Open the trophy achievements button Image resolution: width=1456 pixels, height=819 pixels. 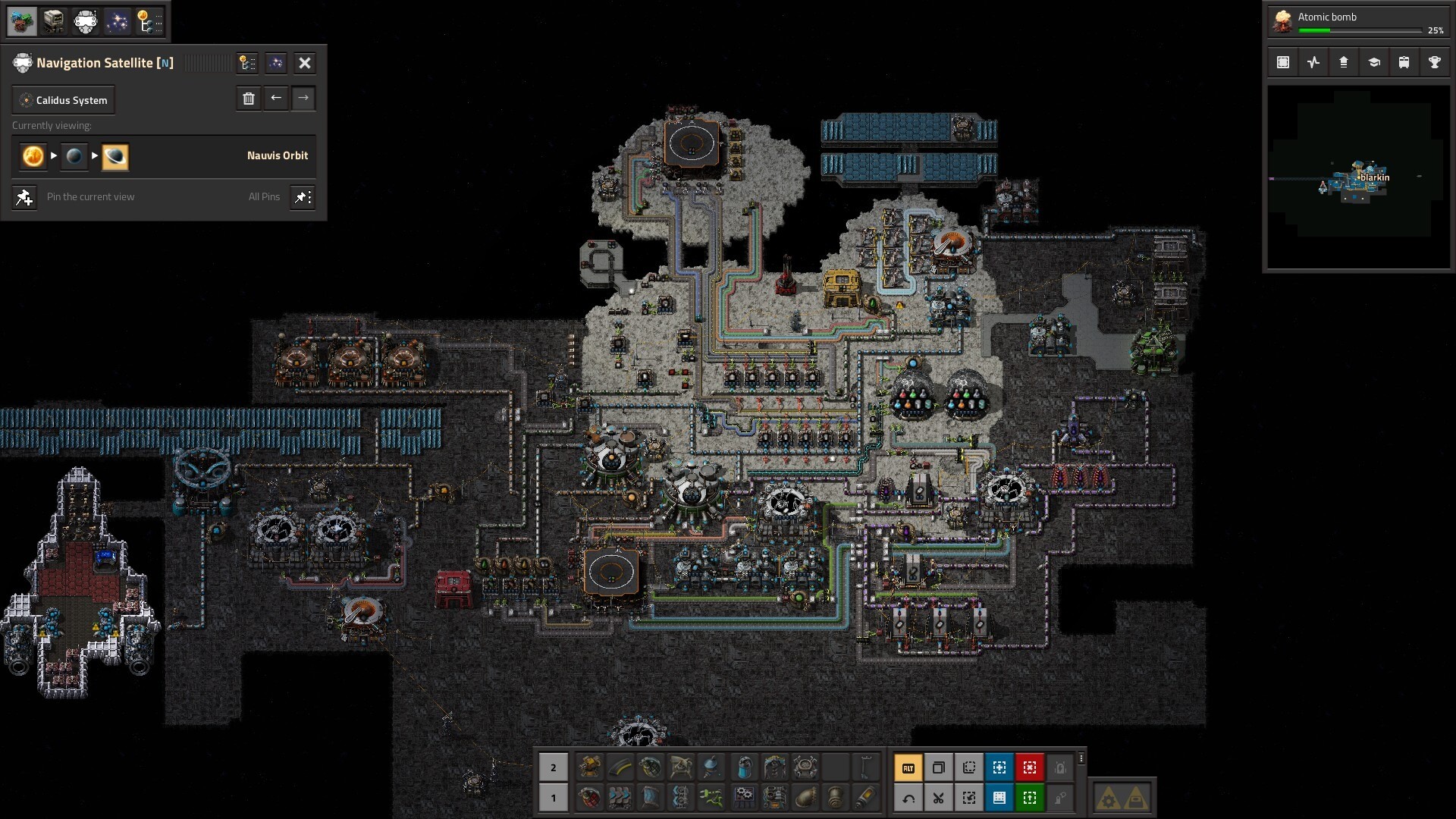(x=1434, y=63)
